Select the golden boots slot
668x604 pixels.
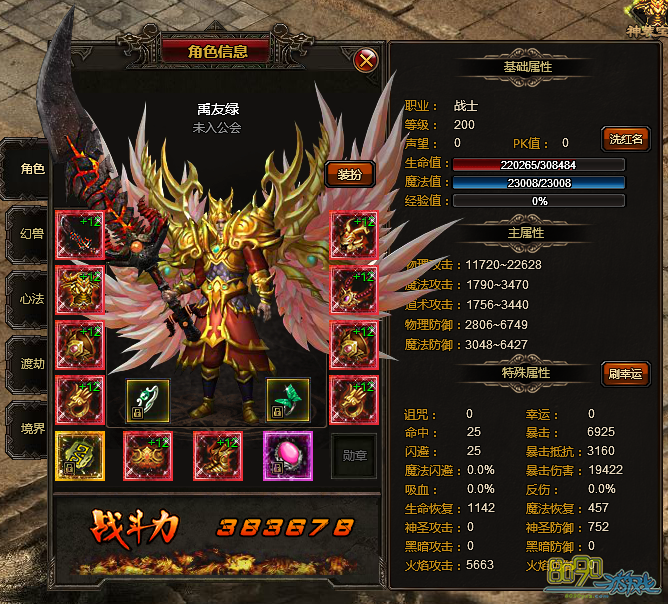[x=218, y=455]
